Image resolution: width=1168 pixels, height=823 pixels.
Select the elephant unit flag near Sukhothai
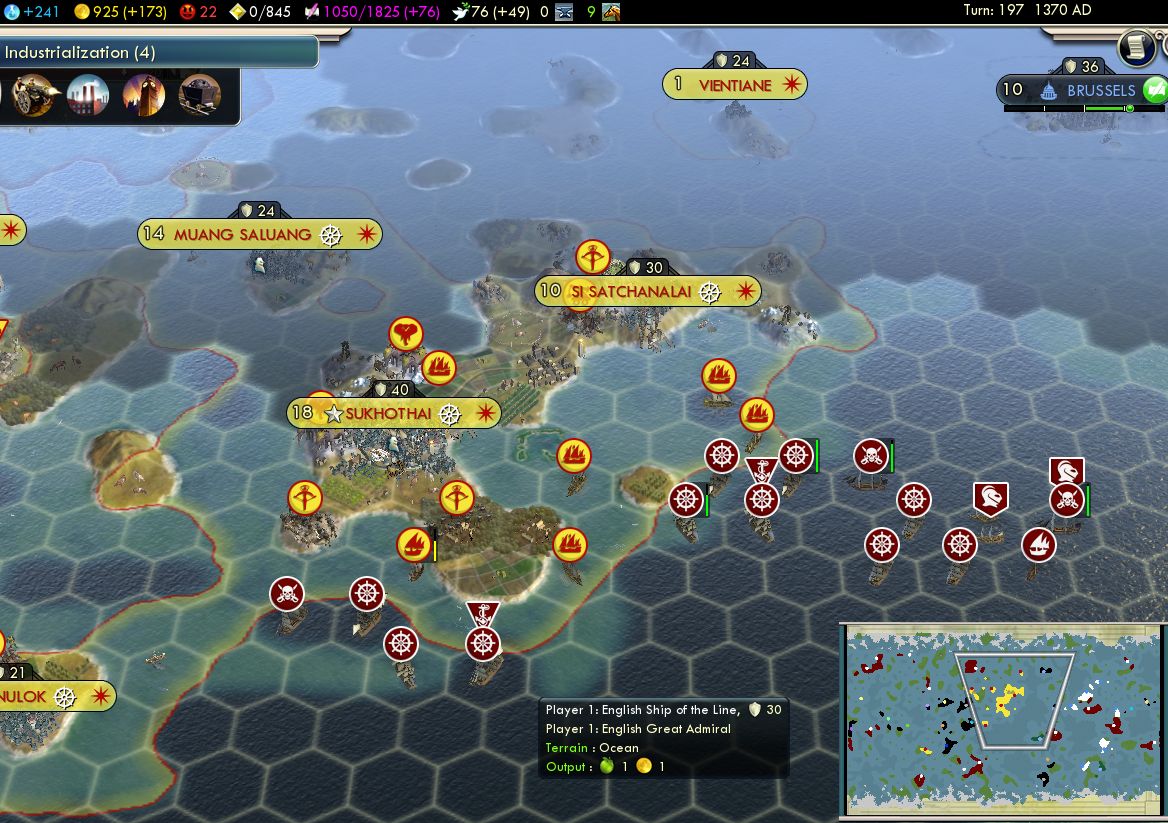click(405, 333)
